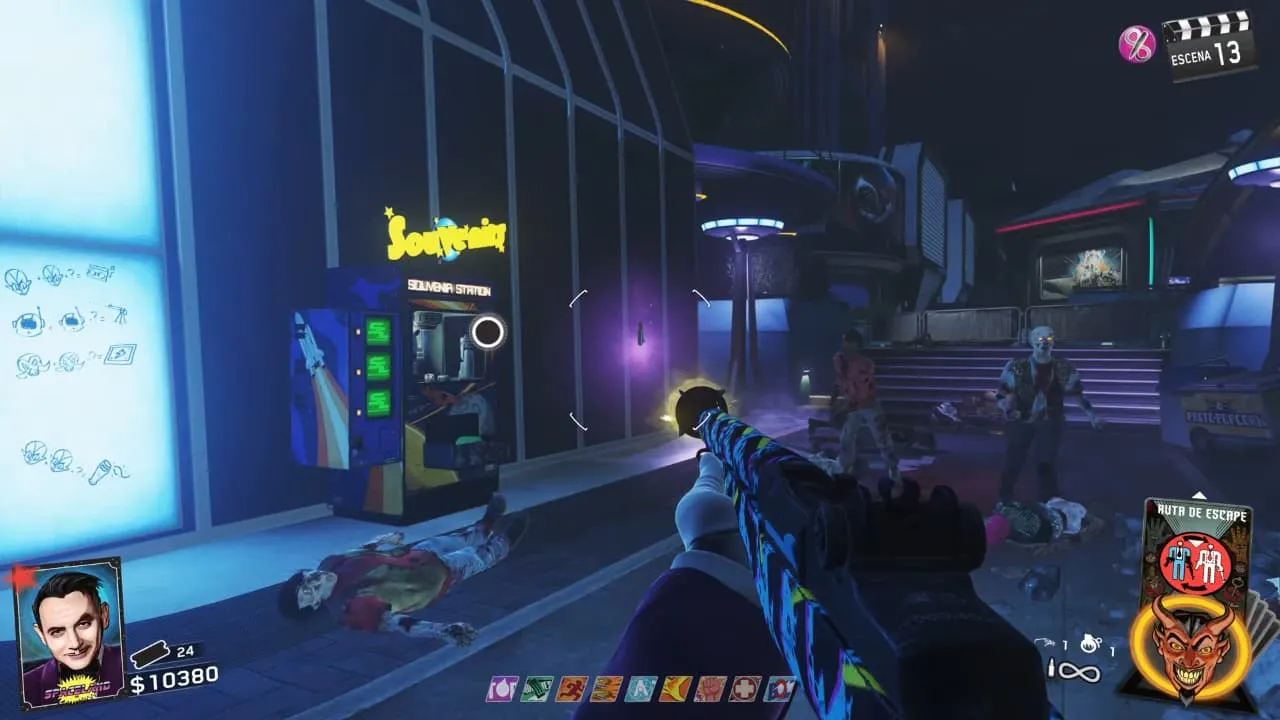Click the character portrait card
The image size is (1280, 720).
coord(72,632)
